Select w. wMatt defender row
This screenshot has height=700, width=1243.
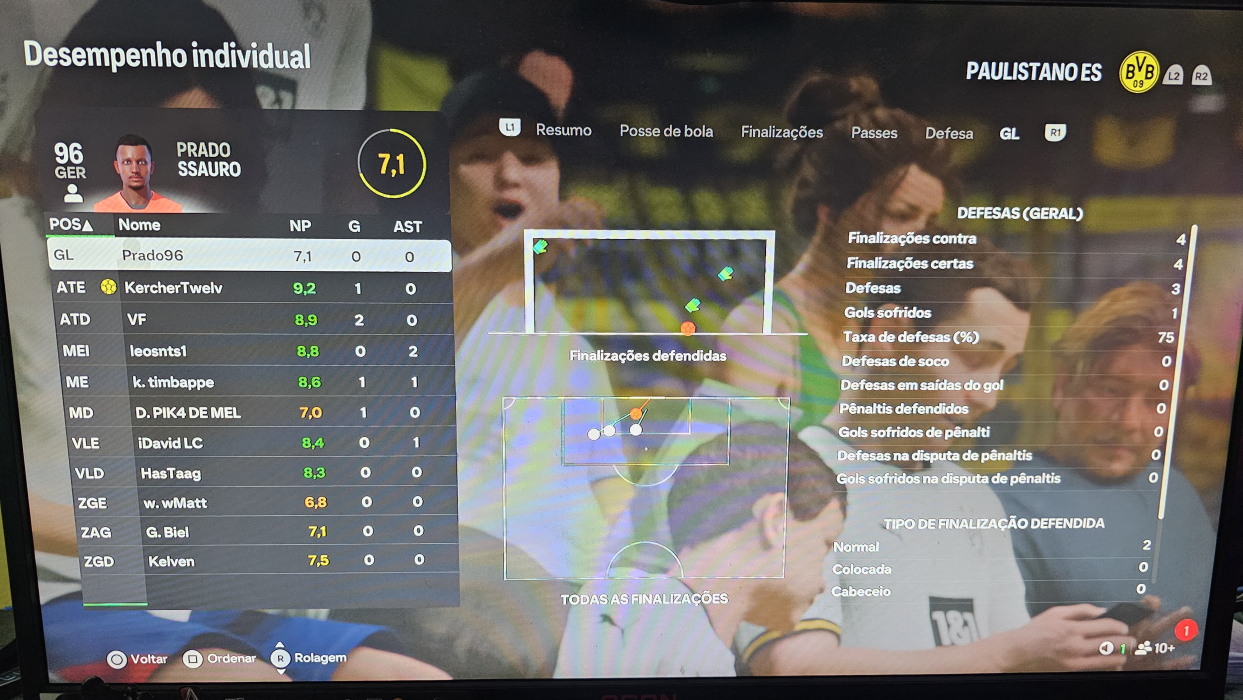coord(251,502)
